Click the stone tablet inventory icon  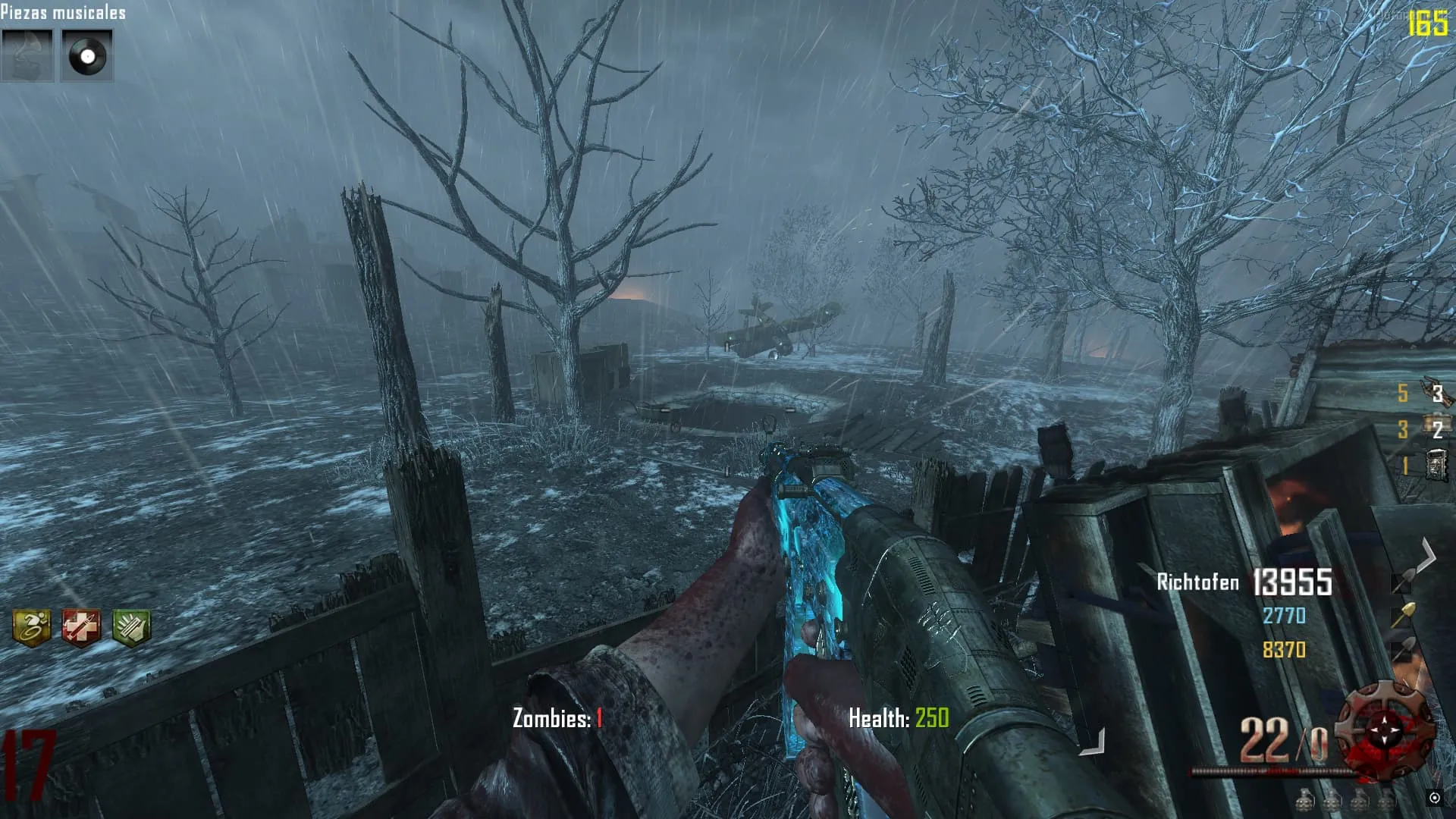(1436, 465)
